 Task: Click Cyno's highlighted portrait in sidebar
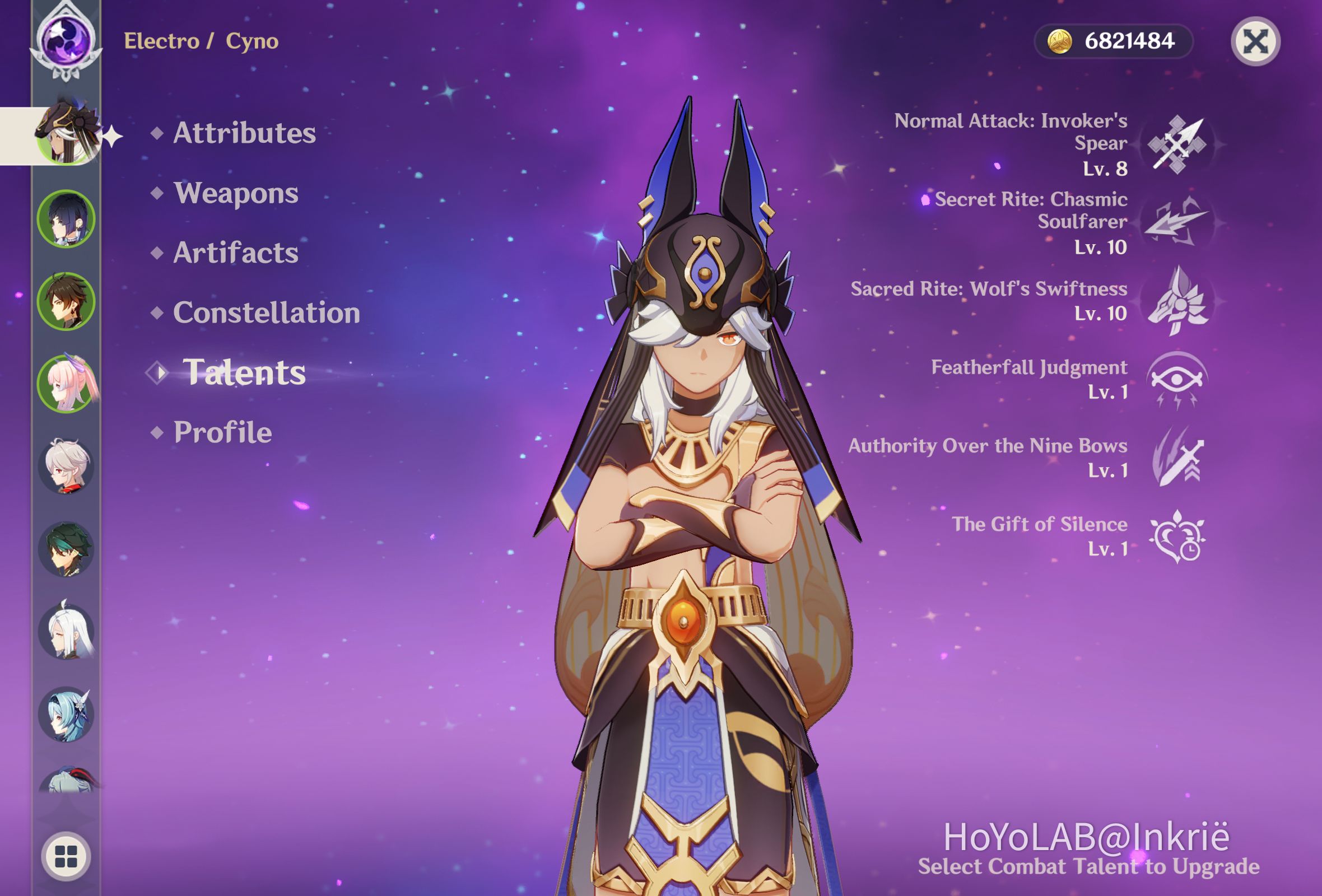click(x=68, y=134)
